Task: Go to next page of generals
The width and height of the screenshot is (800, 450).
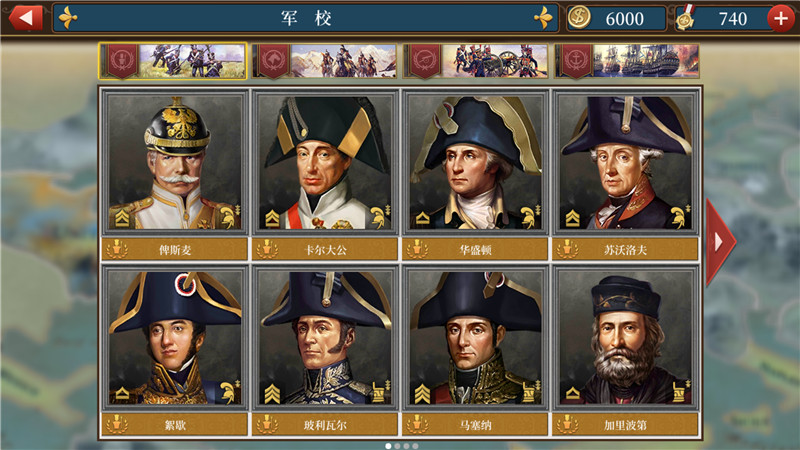Action: coord(719,241)
